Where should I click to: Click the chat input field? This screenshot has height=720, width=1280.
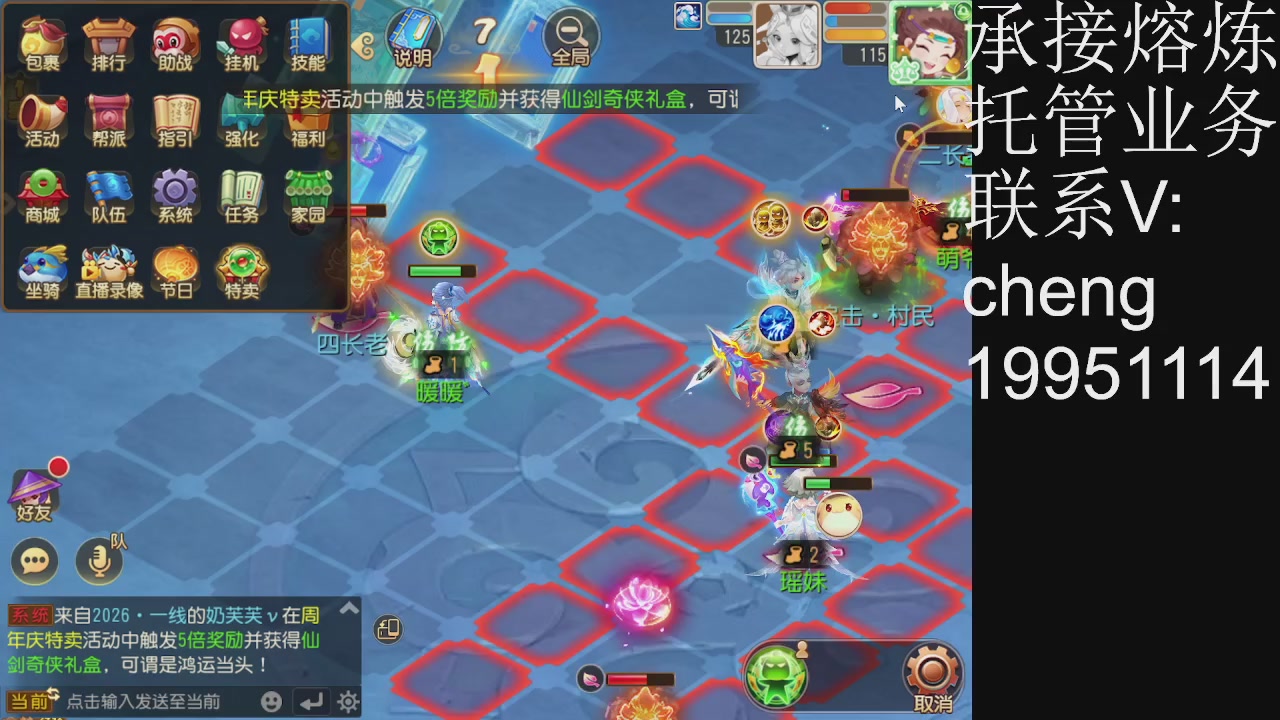[150, 703]
